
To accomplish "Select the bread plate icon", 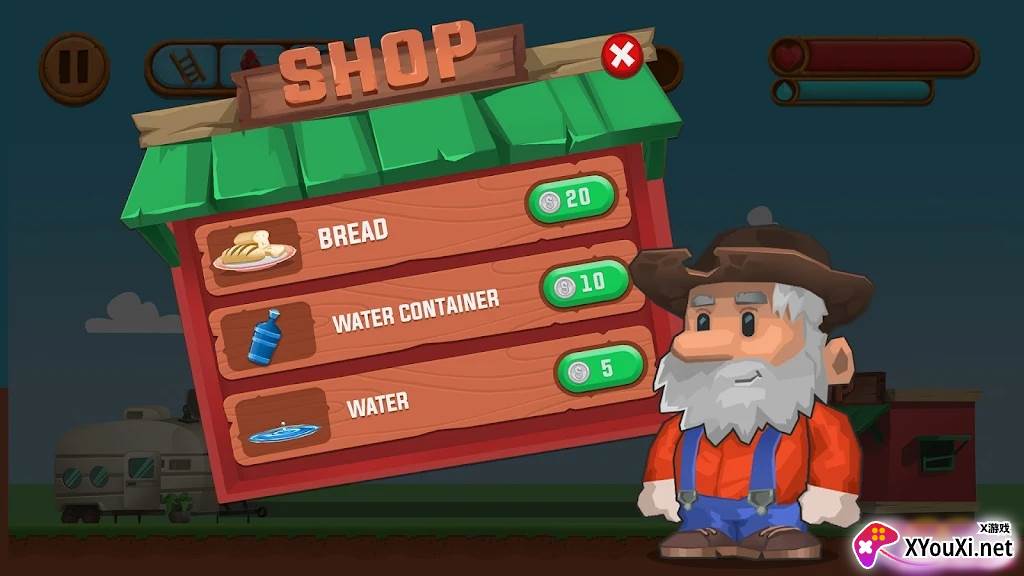I will [x=253, y=252].
